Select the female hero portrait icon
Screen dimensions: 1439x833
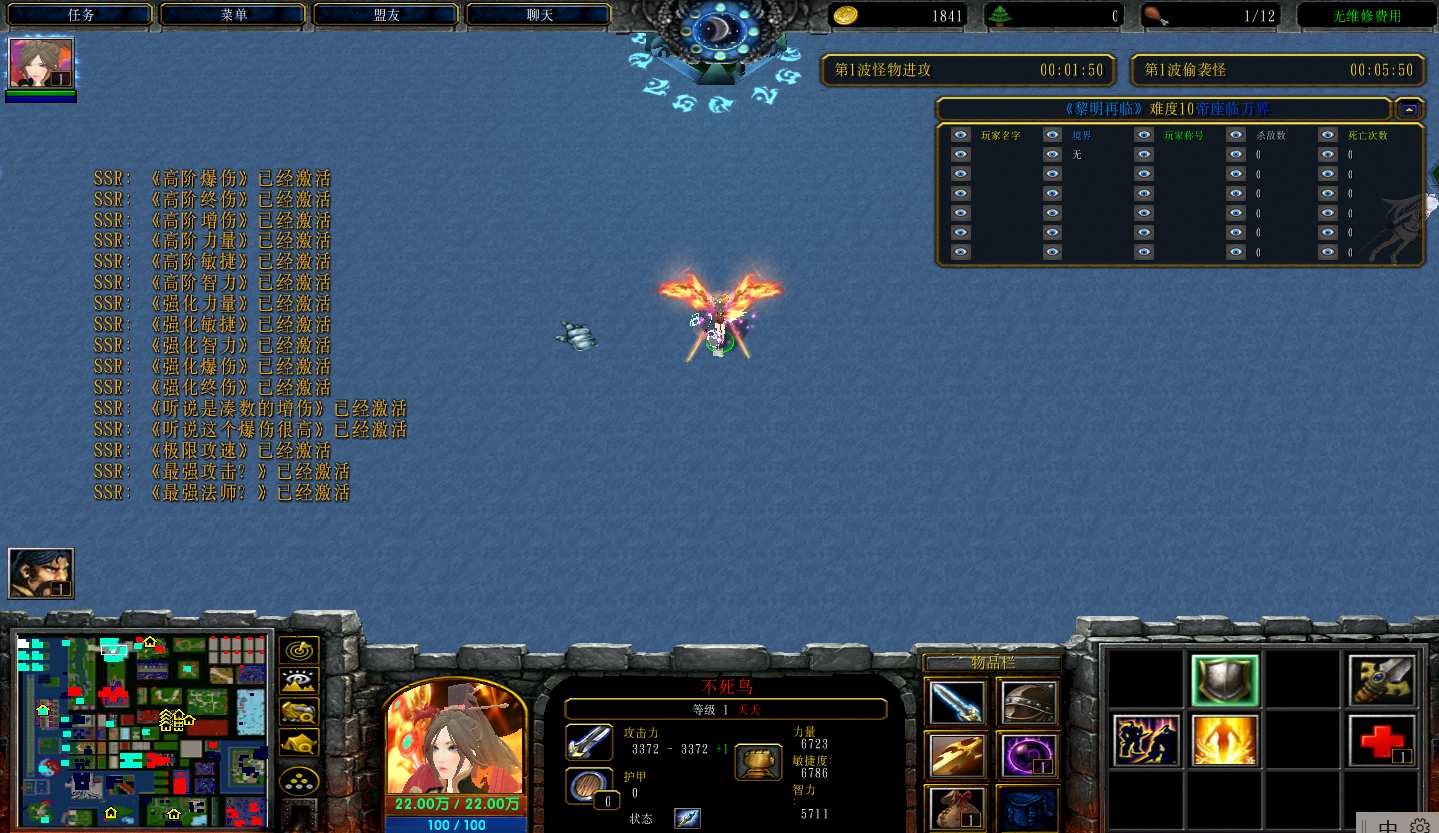point(41,64)
